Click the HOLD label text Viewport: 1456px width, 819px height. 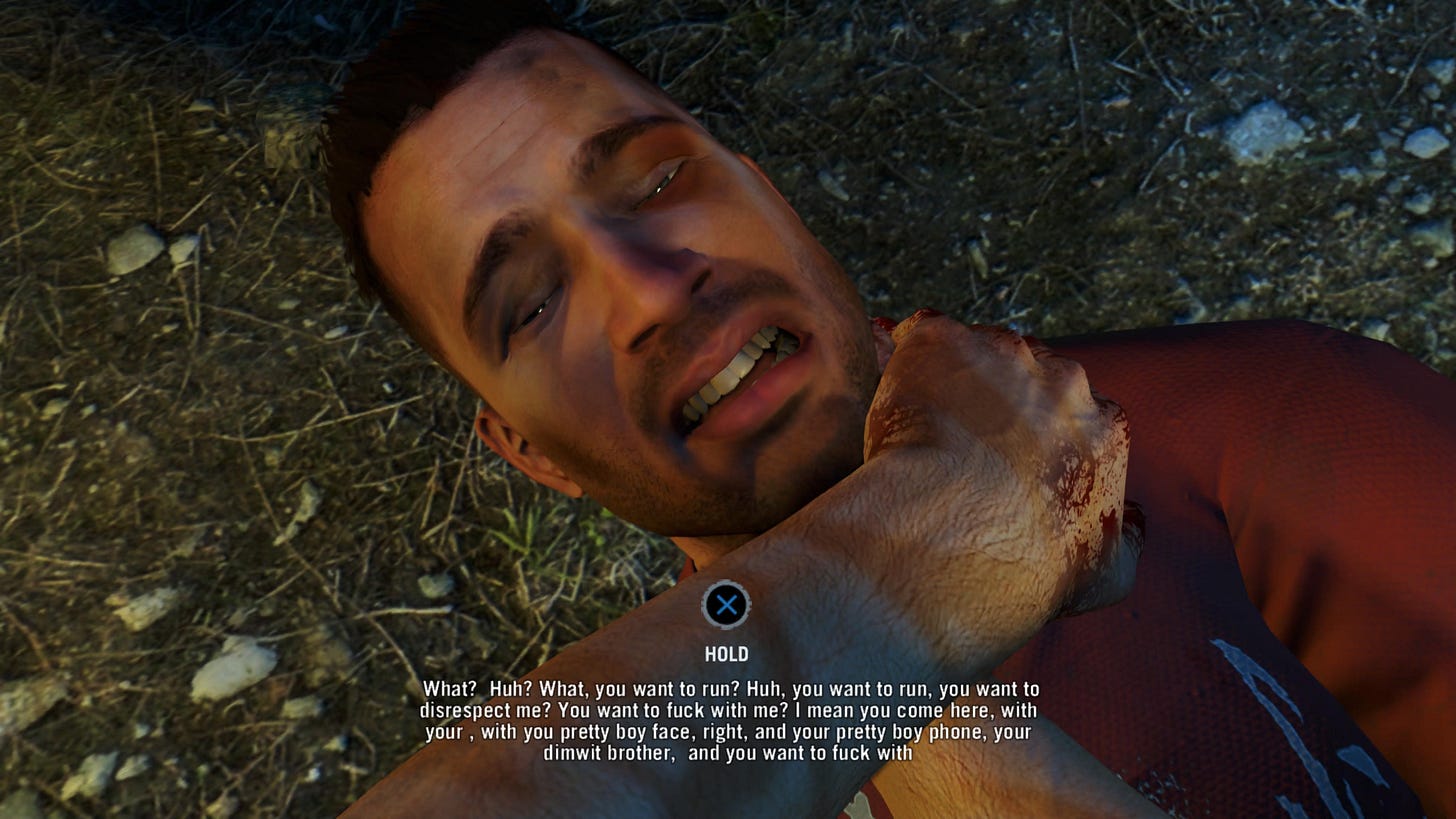[x=729, y=655]
